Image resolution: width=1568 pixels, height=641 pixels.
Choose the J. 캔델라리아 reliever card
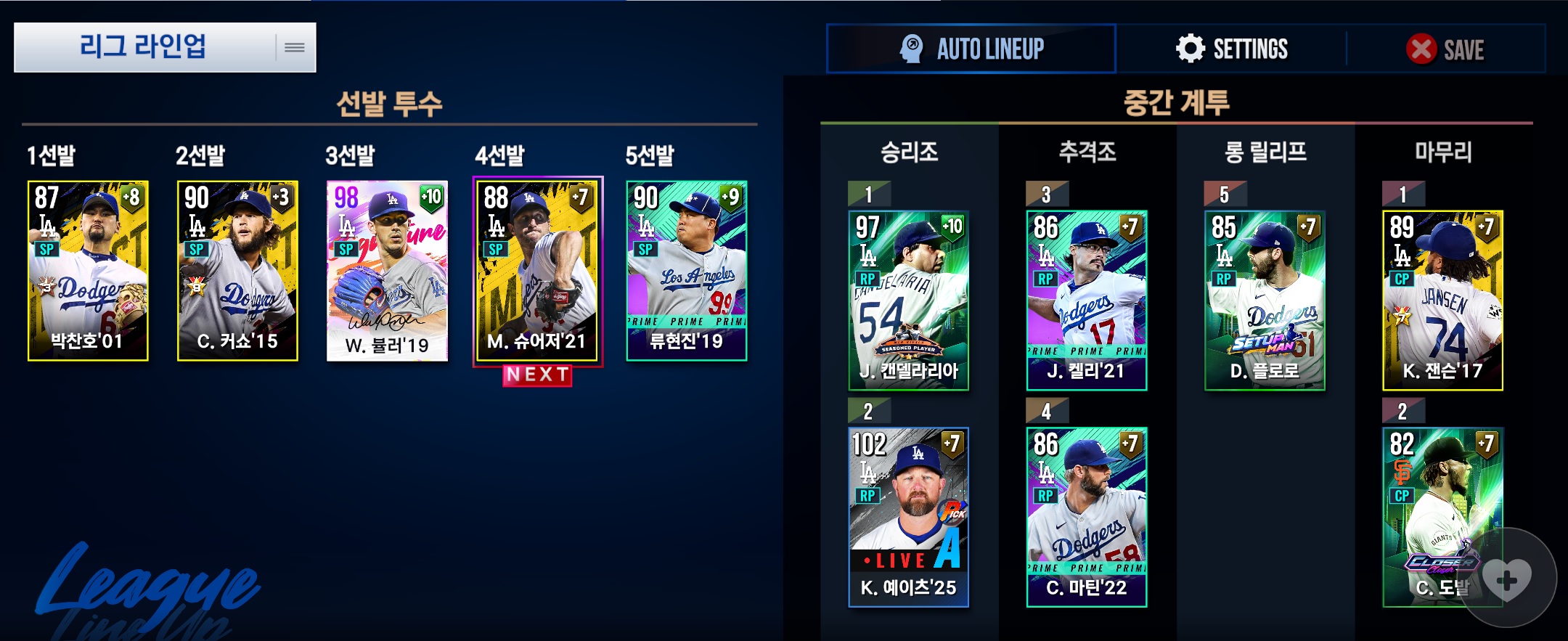coord(908,300)
